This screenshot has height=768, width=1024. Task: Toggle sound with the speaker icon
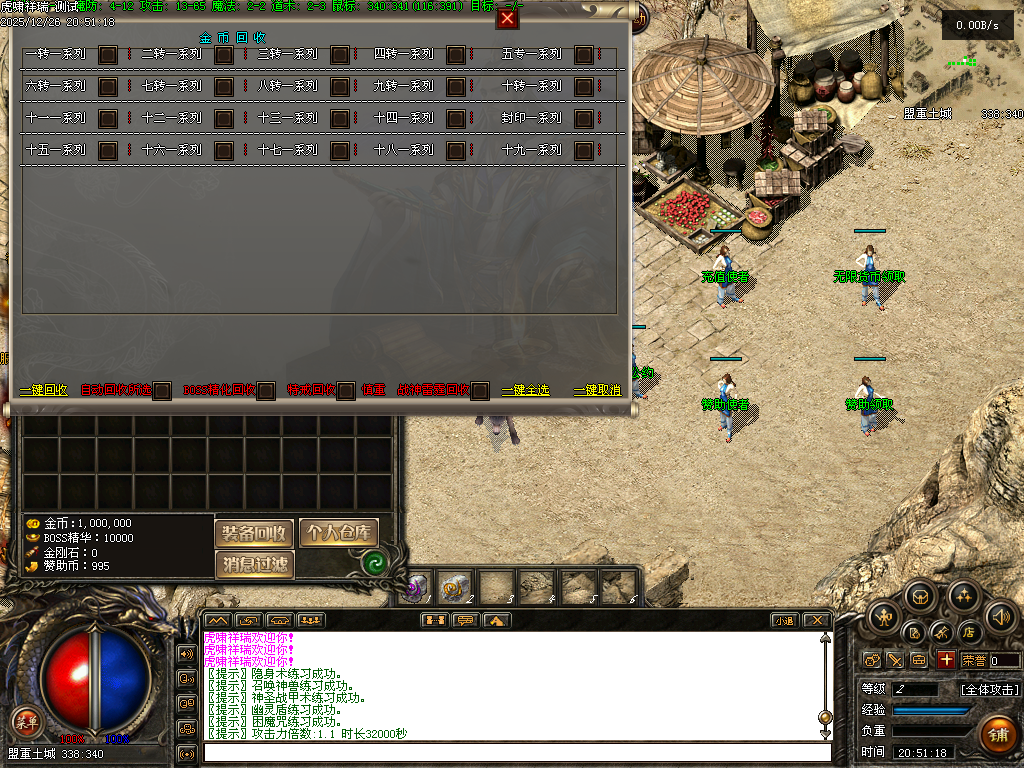(1001, 617)
